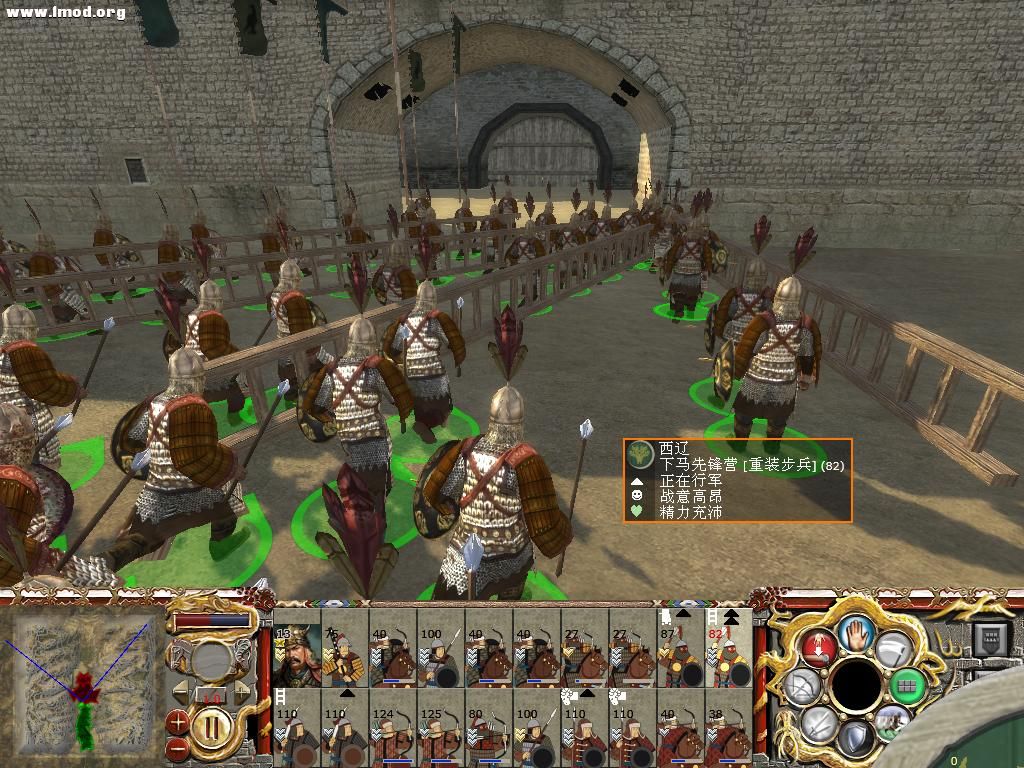The image size is (1024, 768).
Task: Increase game speed with the right arrow
Action: click(241, 690)
